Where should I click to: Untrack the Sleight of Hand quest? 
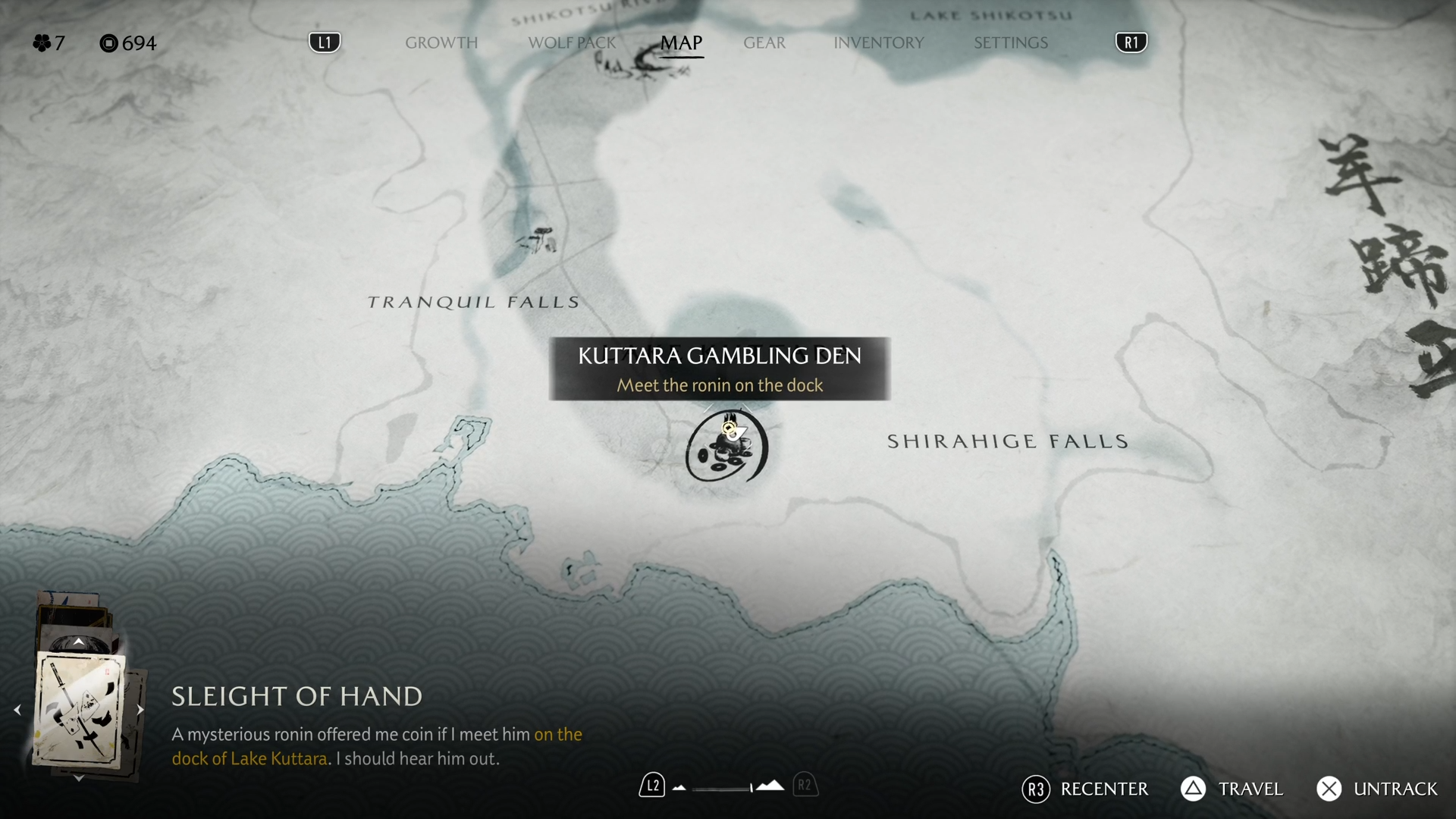coord(1377,789)
